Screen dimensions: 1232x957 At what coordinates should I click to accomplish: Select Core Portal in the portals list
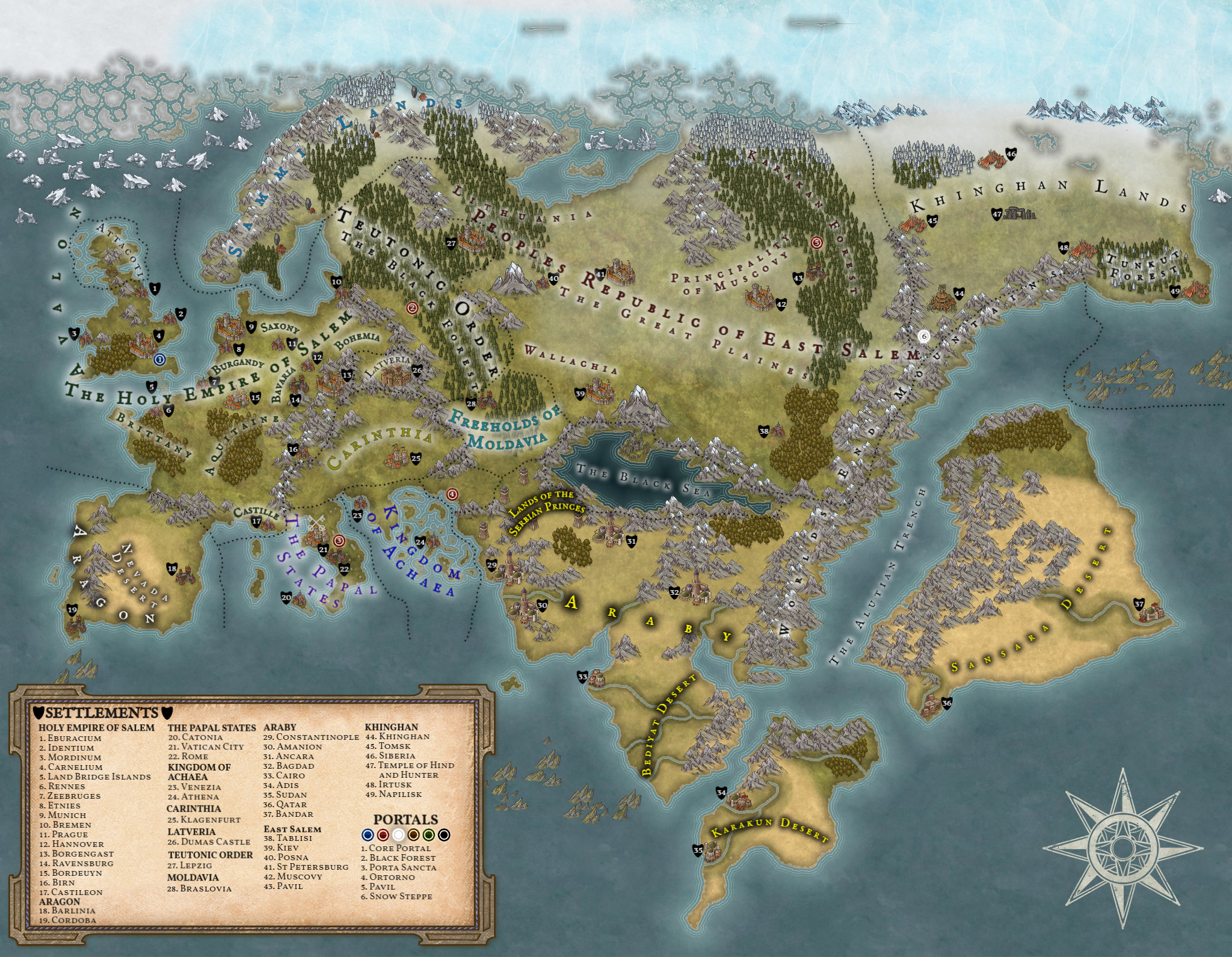tap(396, 848)
